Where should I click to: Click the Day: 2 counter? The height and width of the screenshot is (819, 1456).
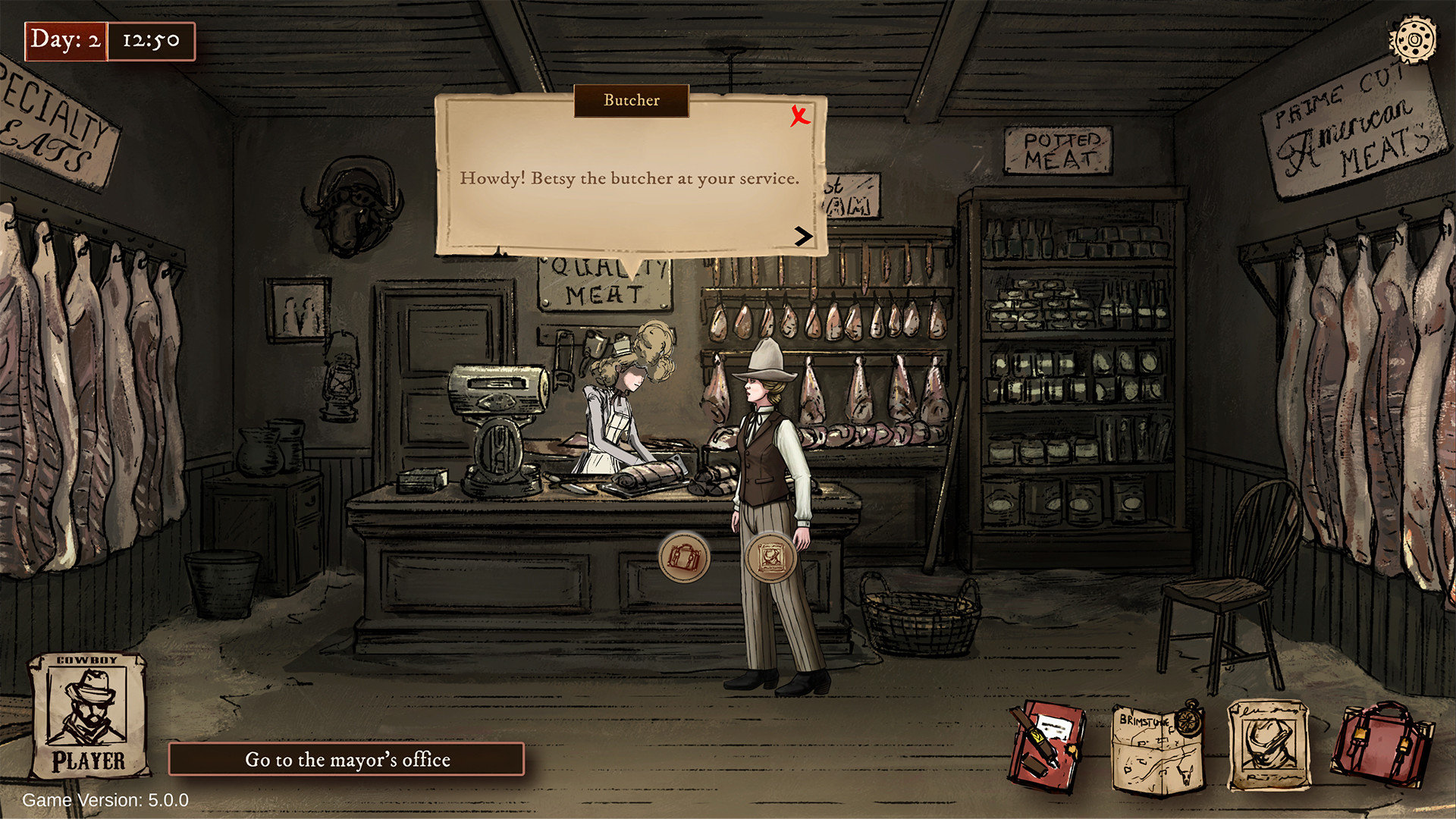[67, 42]
